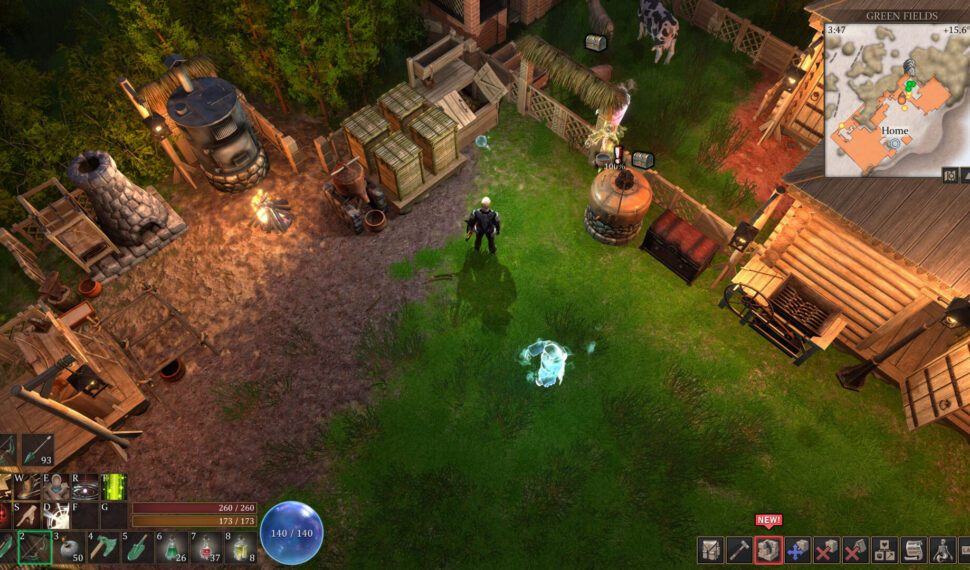Activate the T green glow ability
This screenshot has height=570, width=970.
(113, 487)
